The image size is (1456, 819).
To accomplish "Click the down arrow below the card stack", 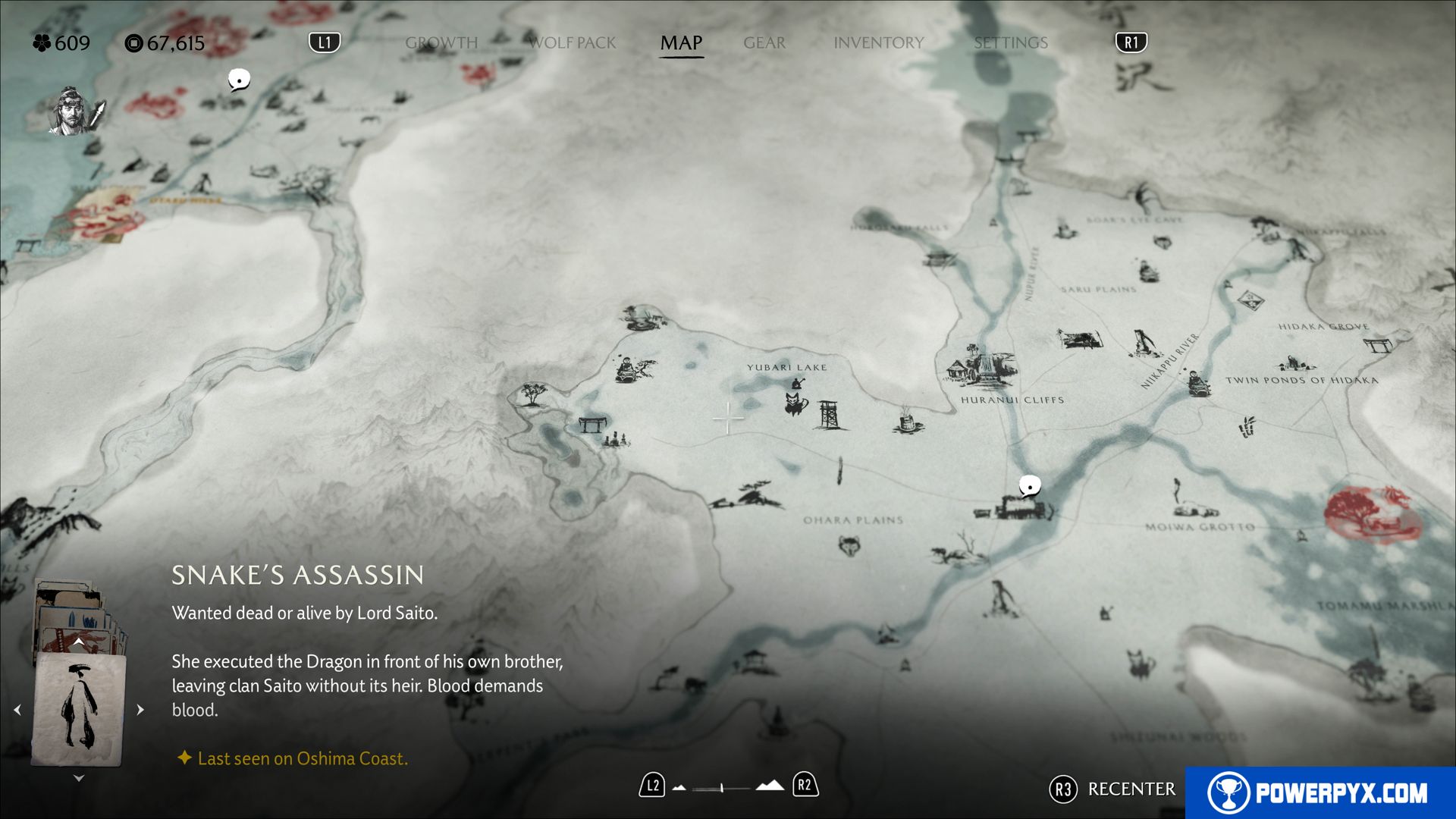I will pos(79,778).
